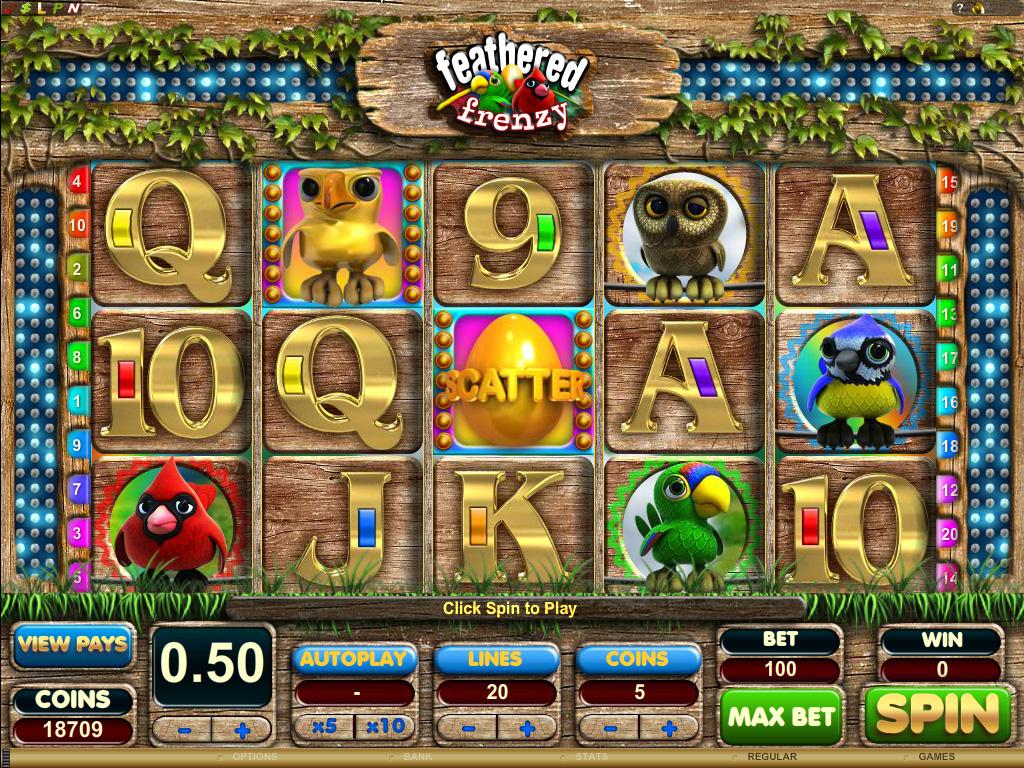This screenshot has height=768, width=1024.
Task: Open the Games list
Action: pos(936,757)
